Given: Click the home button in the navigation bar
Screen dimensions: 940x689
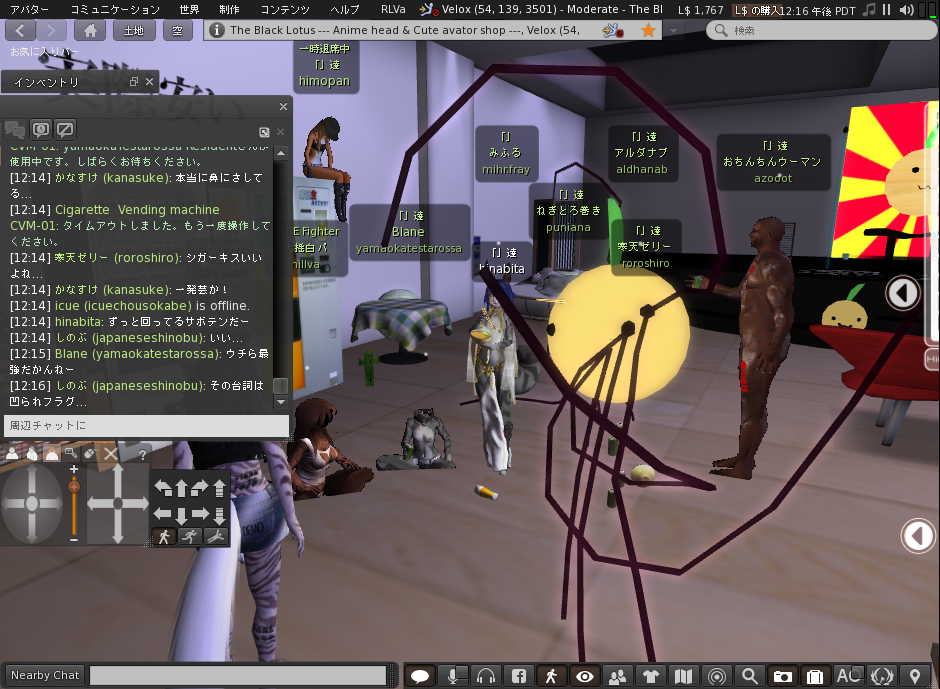Looking at the screenshot, I should coord(90,30).
